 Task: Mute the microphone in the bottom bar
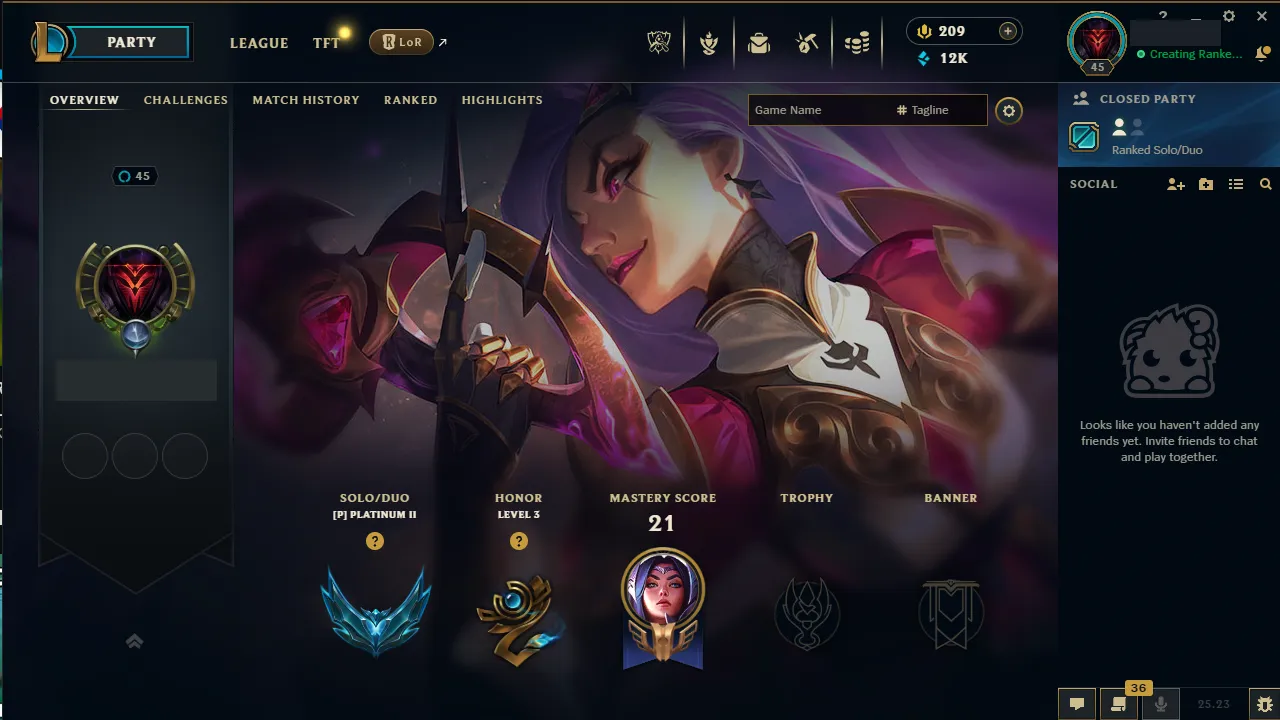(x=1160, y=705)
